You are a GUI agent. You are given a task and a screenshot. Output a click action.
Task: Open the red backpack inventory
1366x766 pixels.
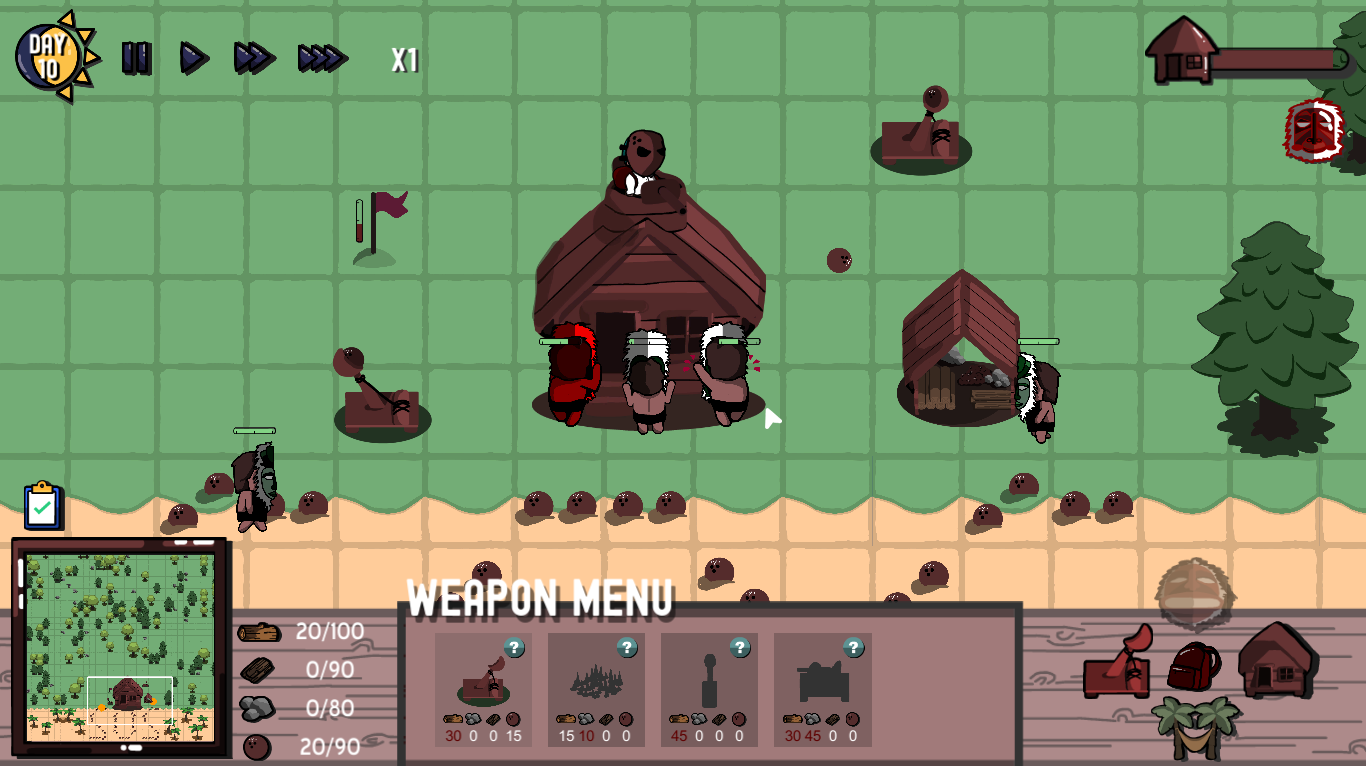(x=1193, y=667)
